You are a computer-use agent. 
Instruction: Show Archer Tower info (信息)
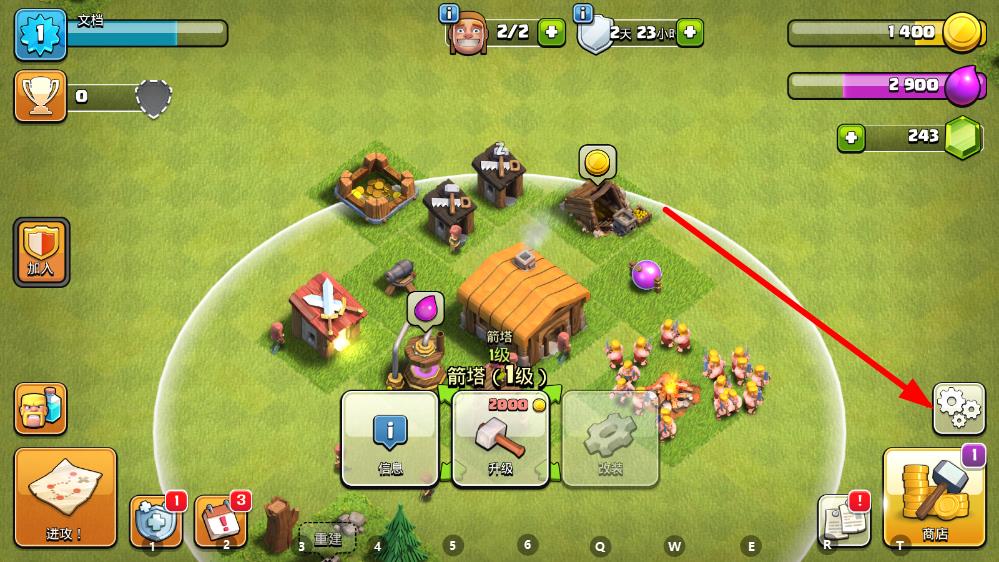[x=390, y=438]
